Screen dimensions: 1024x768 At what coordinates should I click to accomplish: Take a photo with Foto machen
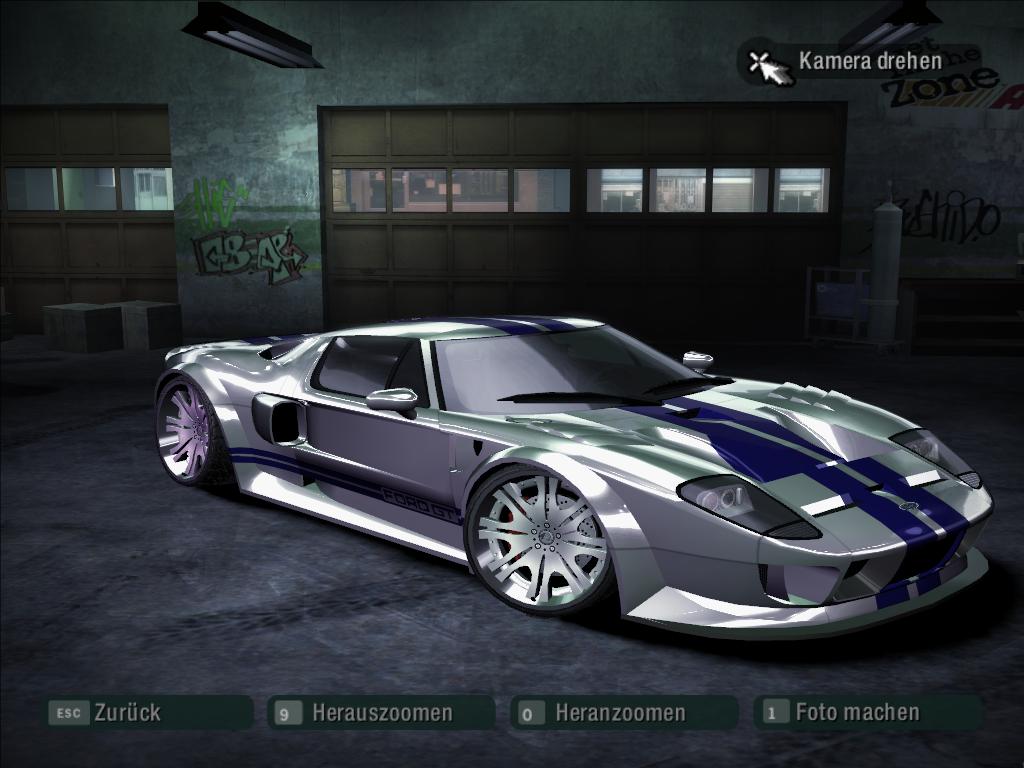click(x=856, y=712)
